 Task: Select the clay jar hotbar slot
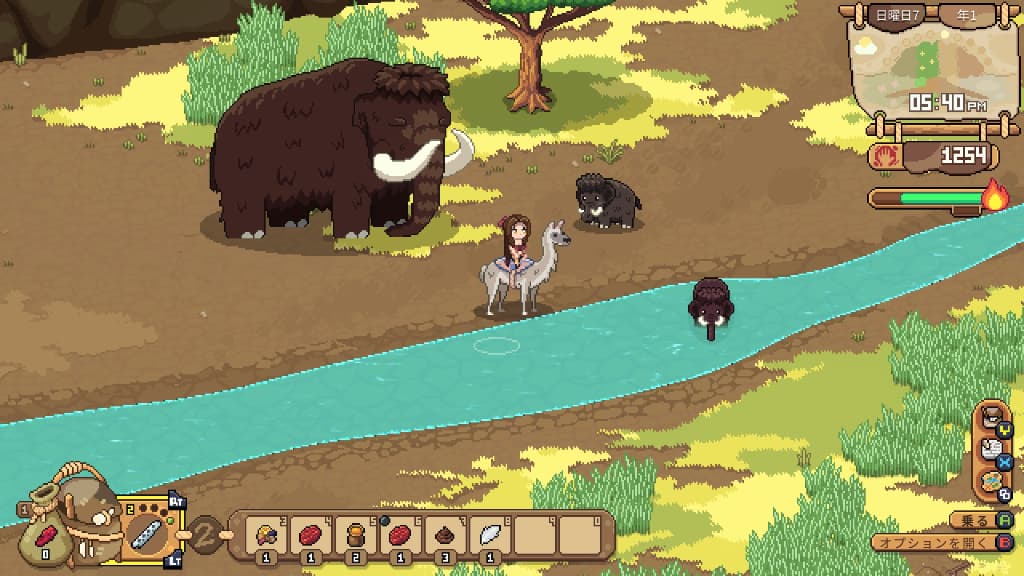pyautogui.click(x=355, y=535)
